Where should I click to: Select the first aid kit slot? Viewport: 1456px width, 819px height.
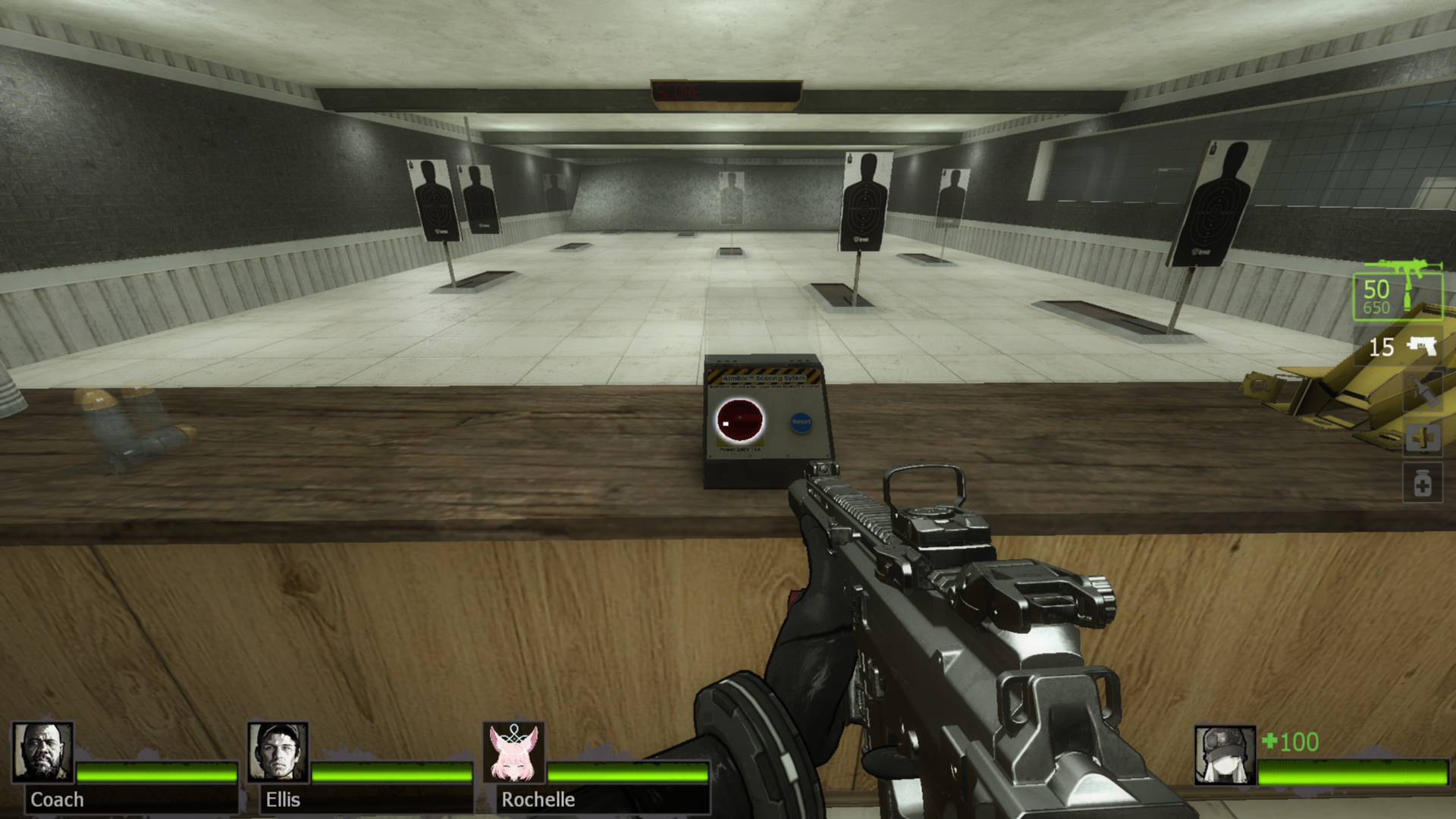tap(1422, 438)
